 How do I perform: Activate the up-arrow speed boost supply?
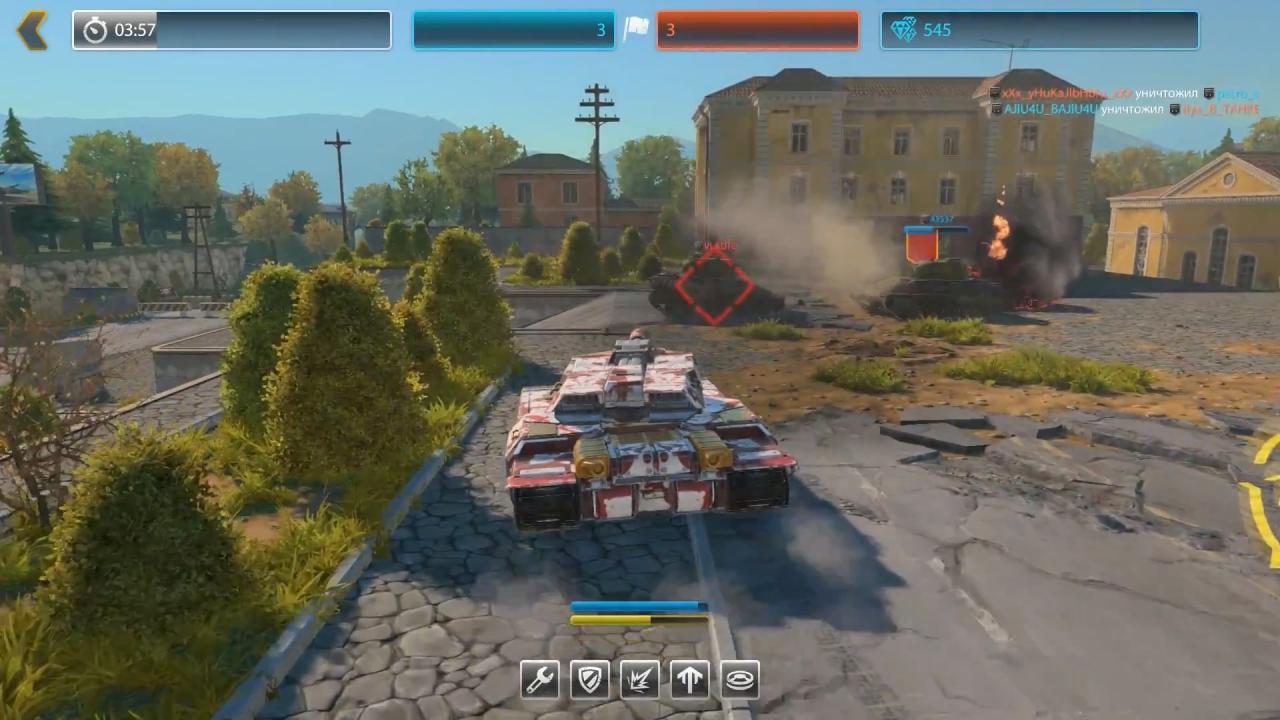[x=690, y=680]
